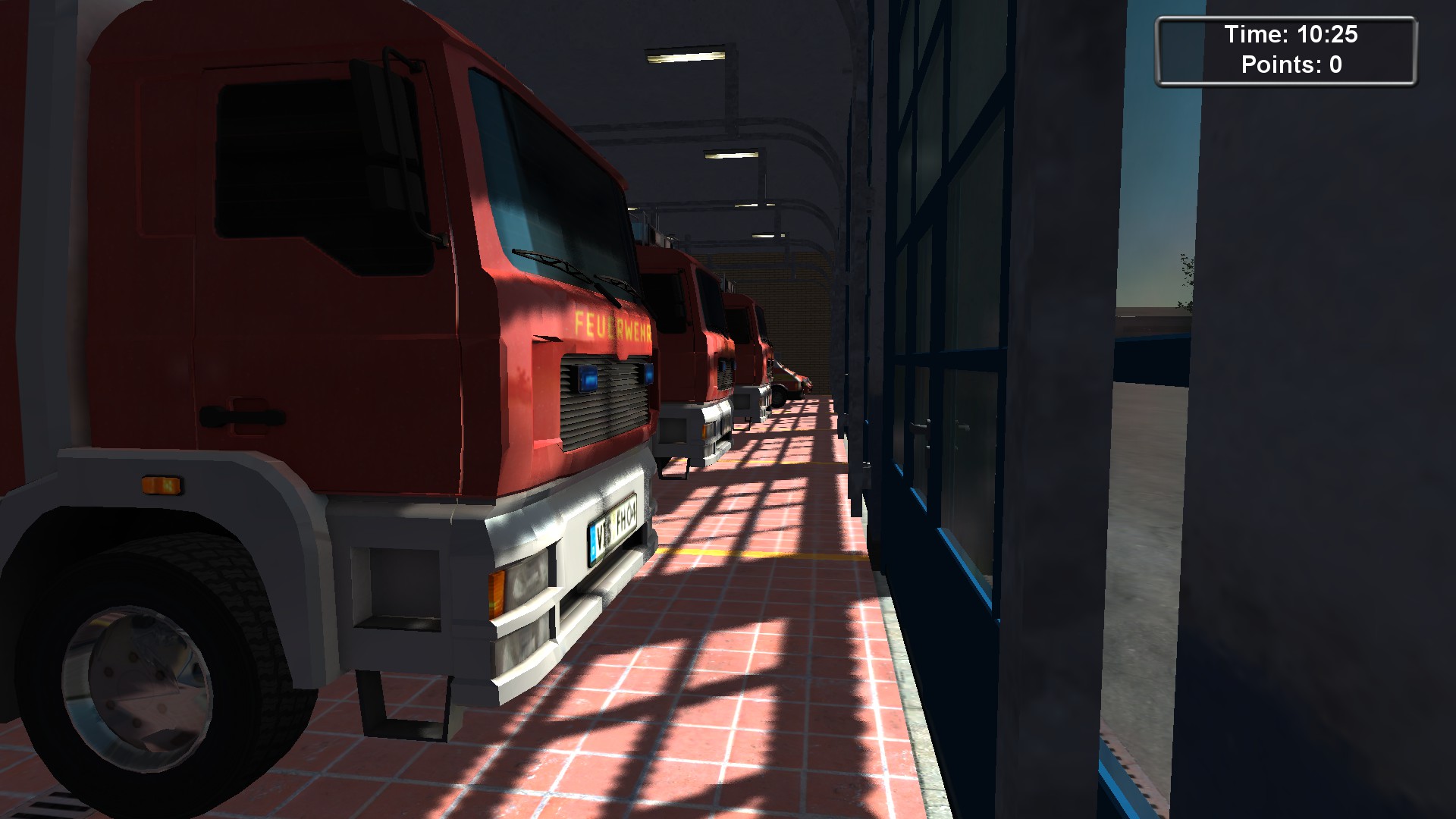Click the ceiling lamp above the trucks
The image size is (1456, 819).
(x=686, y=57)
